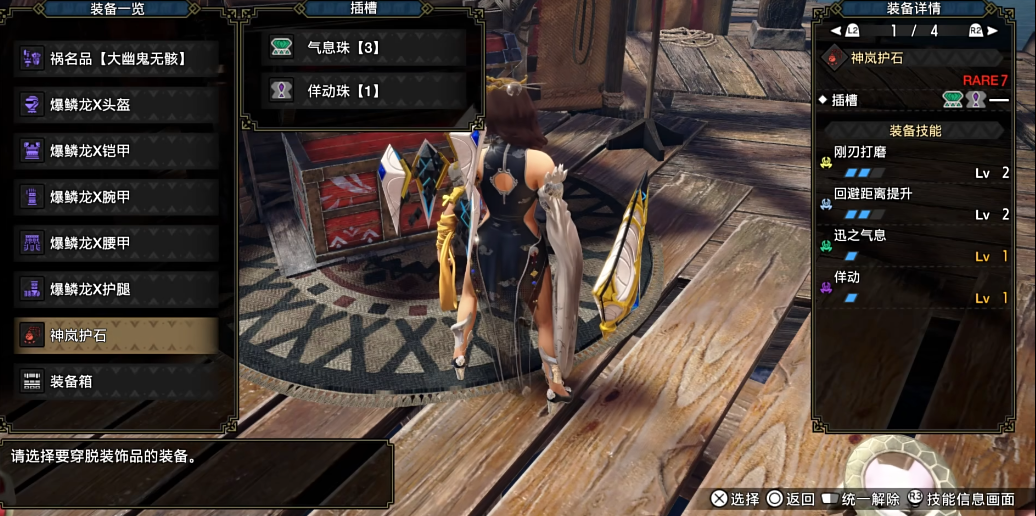Go to the next equipment details page arrow
1036x516 pixels.
992,31
